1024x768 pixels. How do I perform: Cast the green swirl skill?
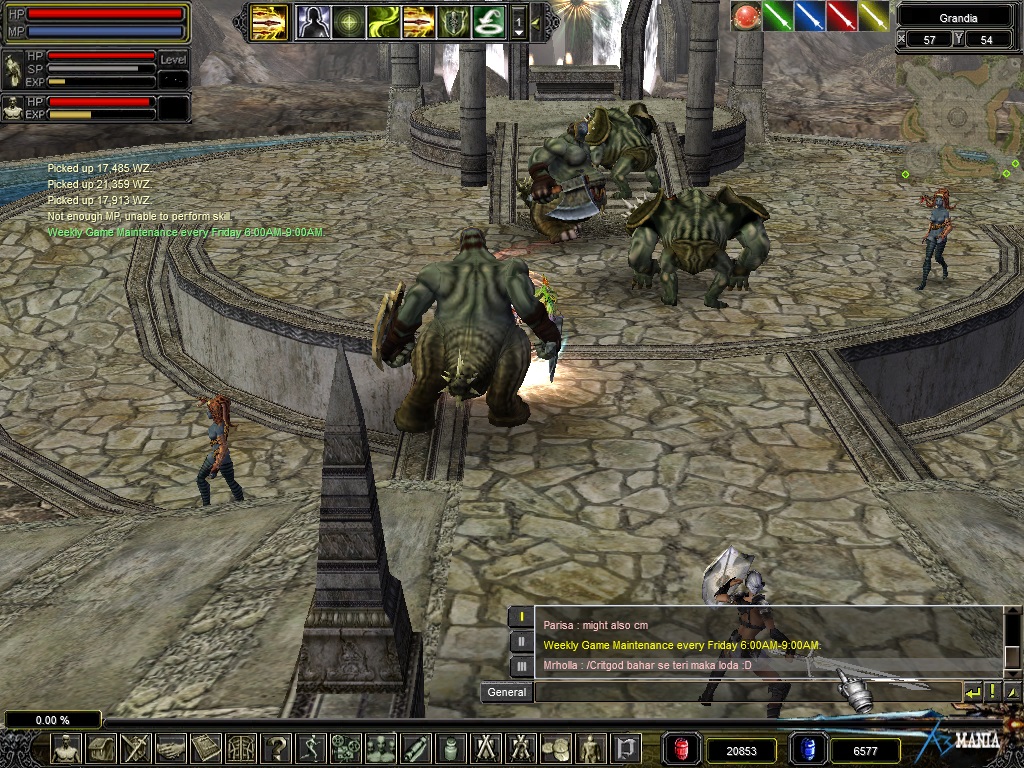pos(384,21)
